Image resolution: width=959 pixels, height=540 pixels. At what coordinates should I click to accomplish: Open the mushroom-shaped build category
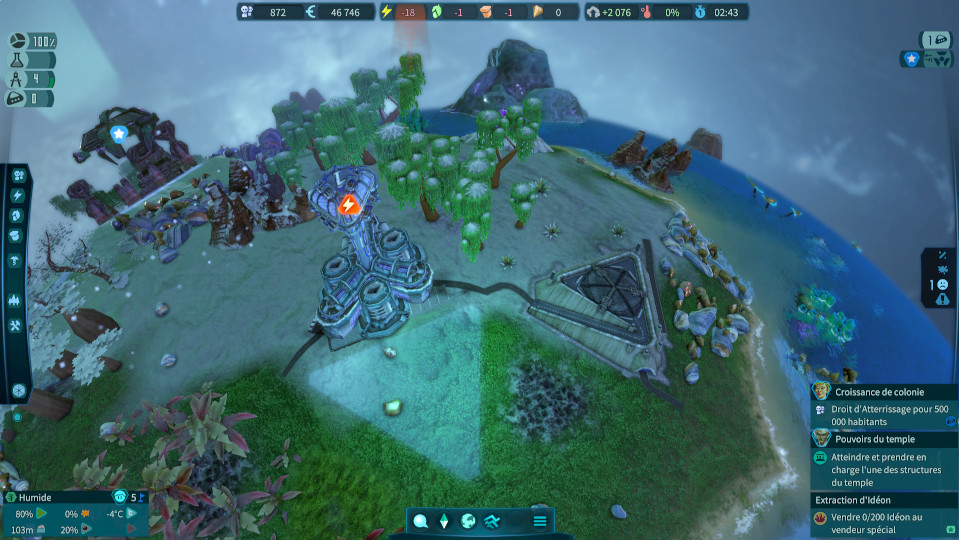click(x=18, y=260)
